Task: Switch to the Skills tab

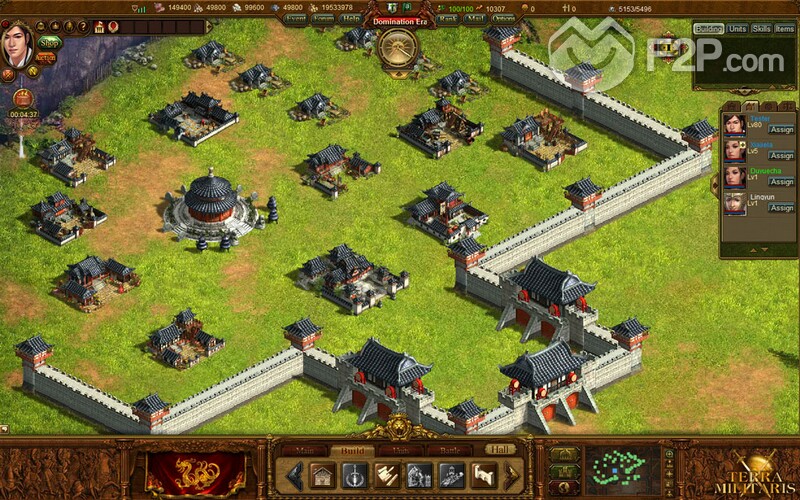Action: pos(762,29)
